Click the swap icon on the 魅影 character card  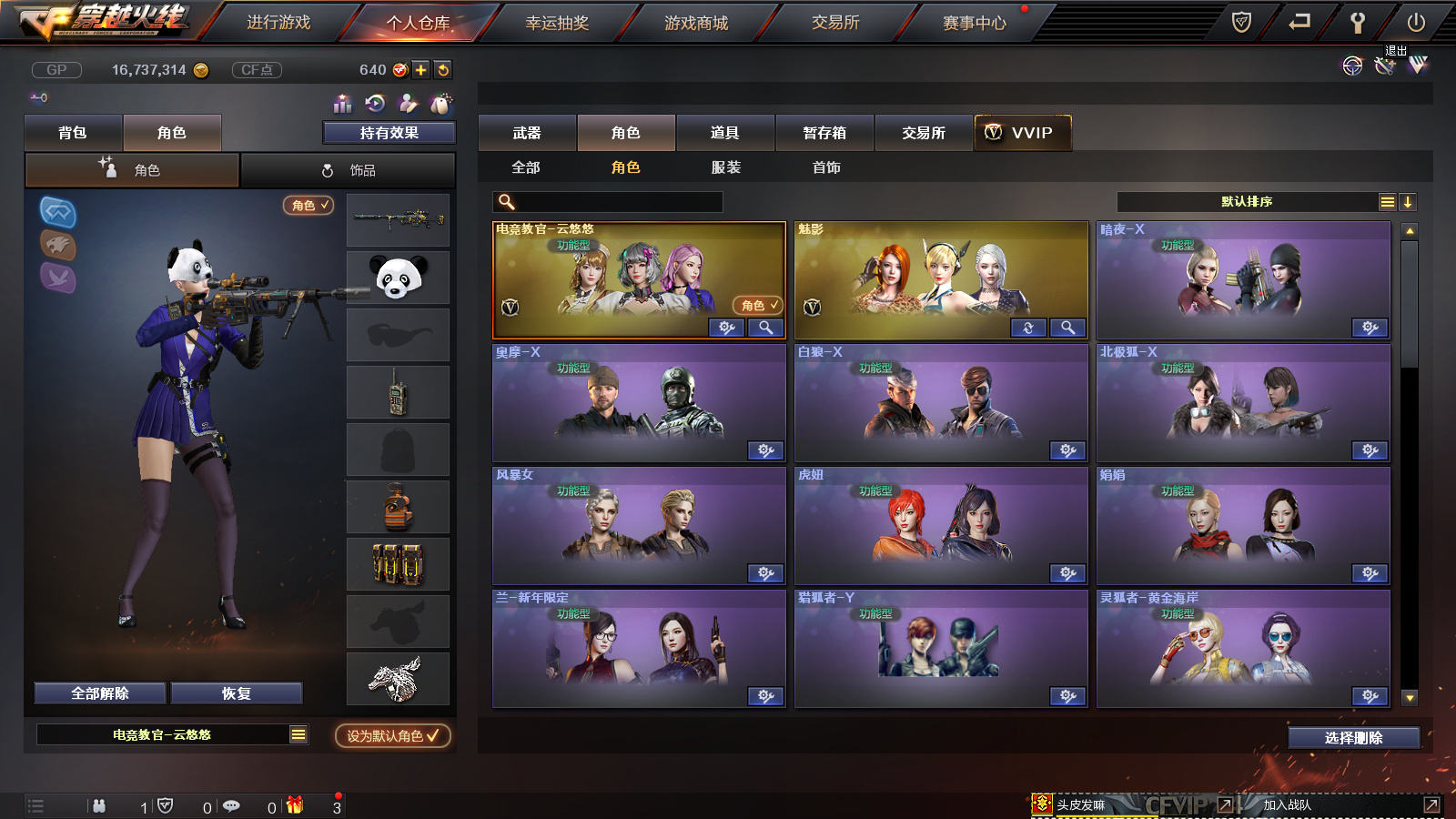click(x=1026, y=328)
